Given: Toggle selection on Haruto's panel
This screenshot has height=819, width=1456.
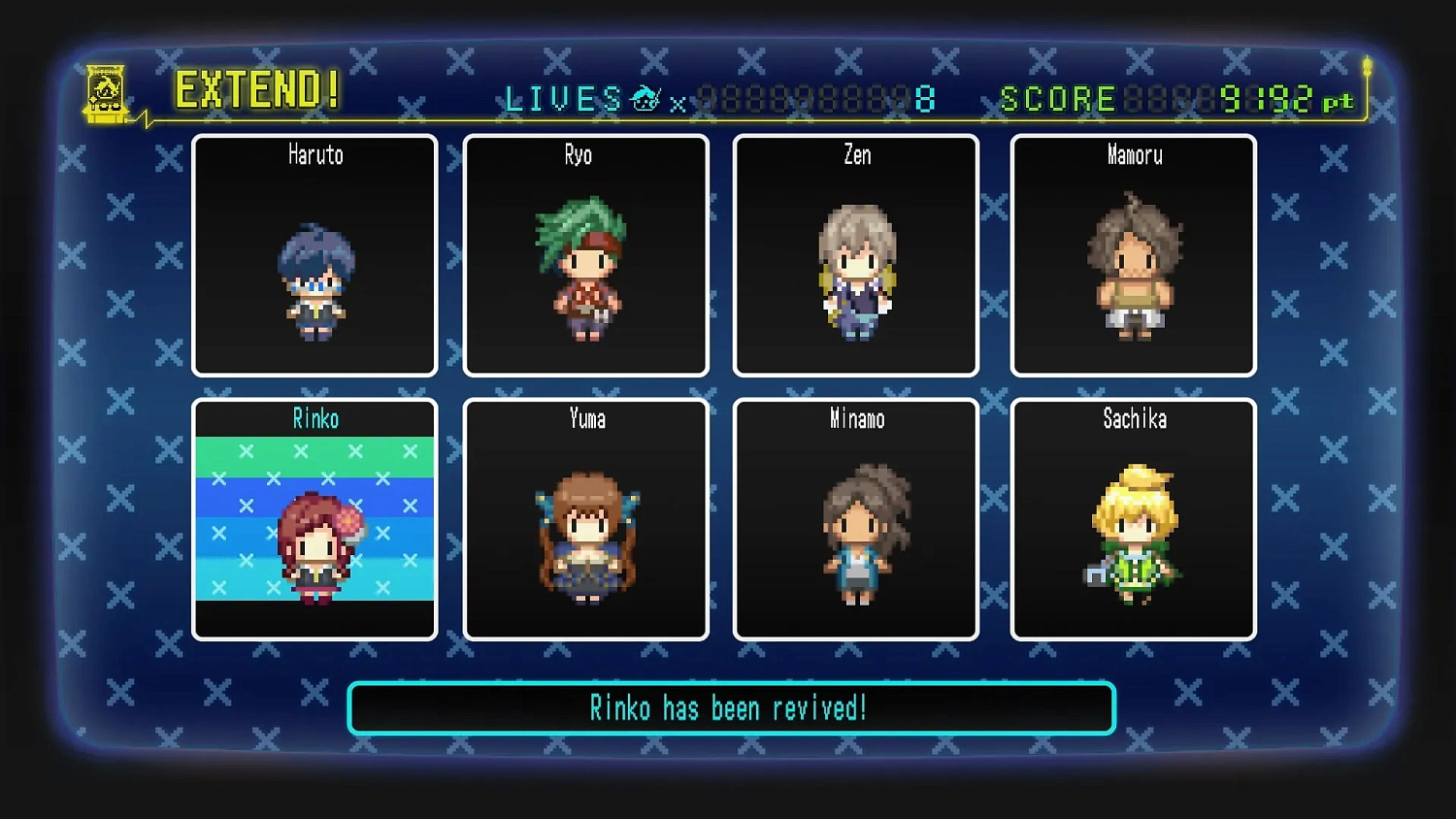Looking at the screenshot, I should pos(314,254).
